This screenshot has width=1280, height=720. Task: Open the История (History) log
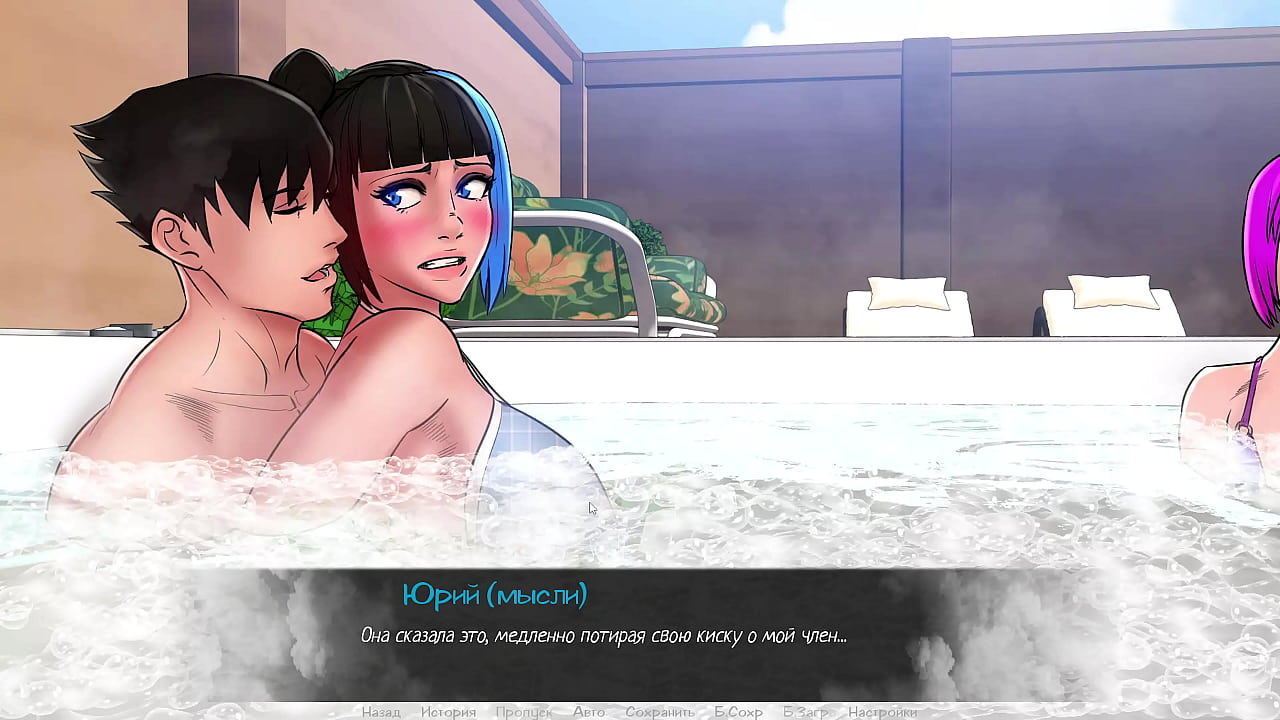click(448, 712)
